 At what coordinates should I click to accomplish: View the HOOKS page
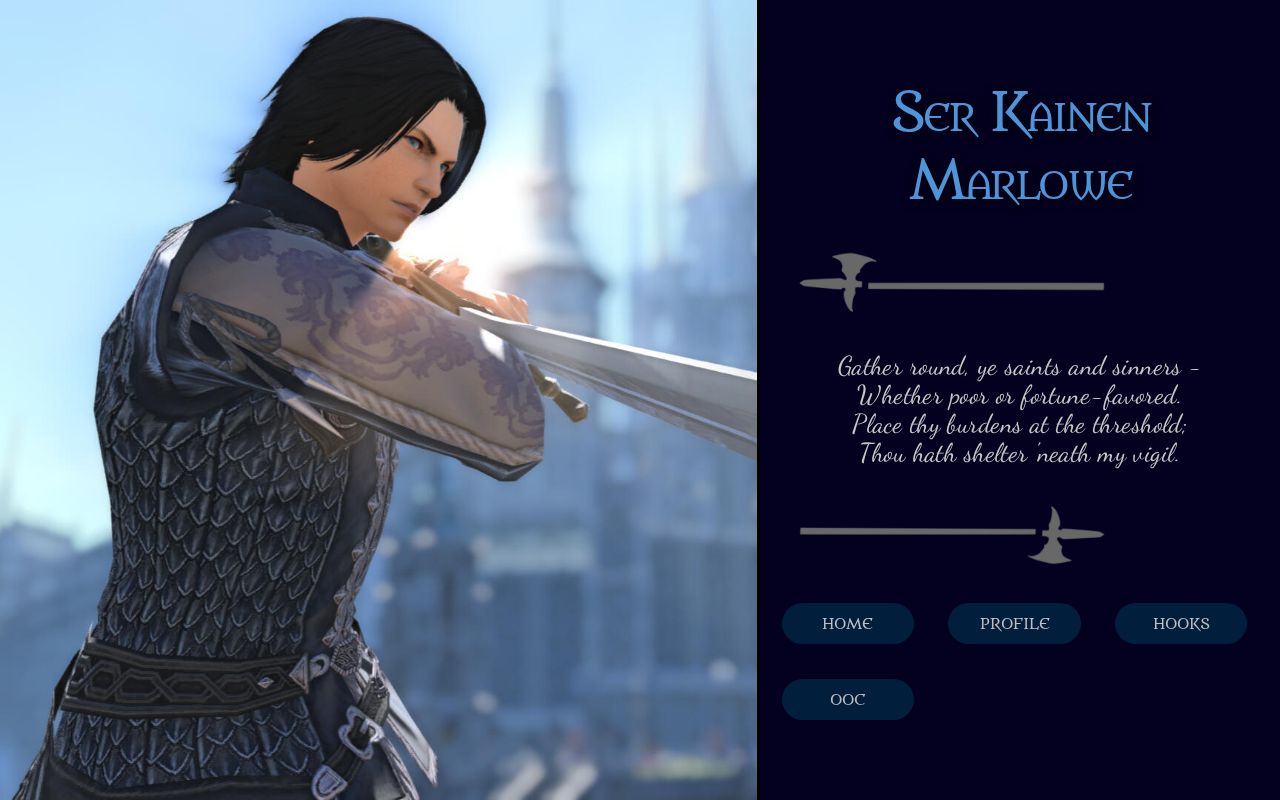(x=1180, y=623)
